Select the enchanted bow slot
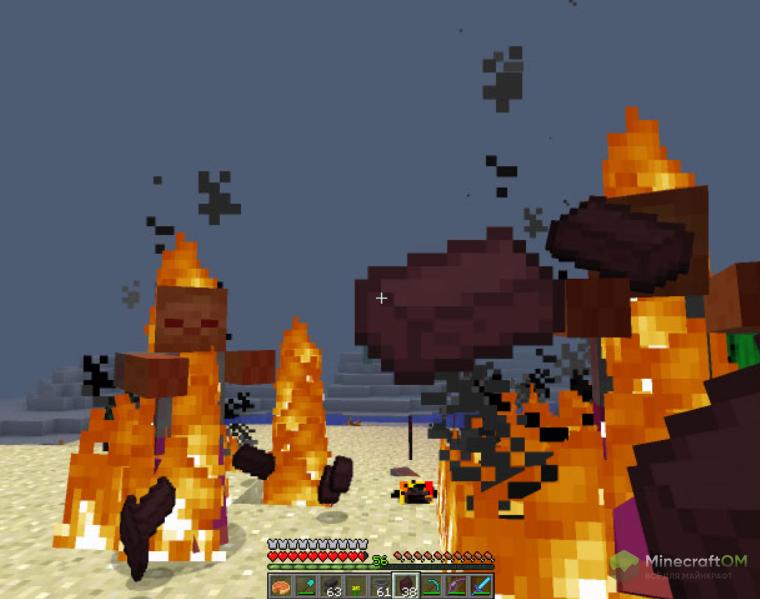 click(456, 586)
